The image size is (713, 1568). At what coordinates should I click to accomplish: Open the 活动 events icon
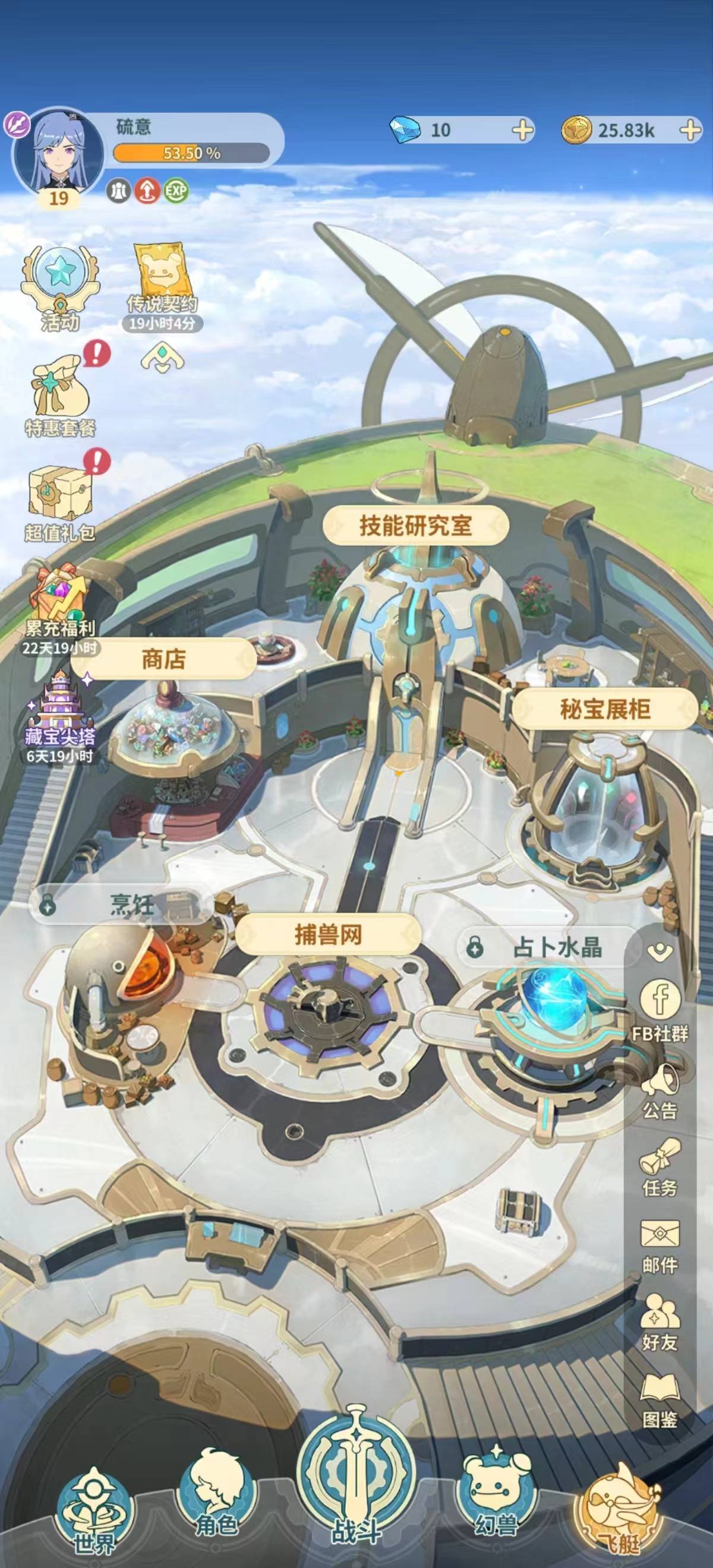(59, 289)
